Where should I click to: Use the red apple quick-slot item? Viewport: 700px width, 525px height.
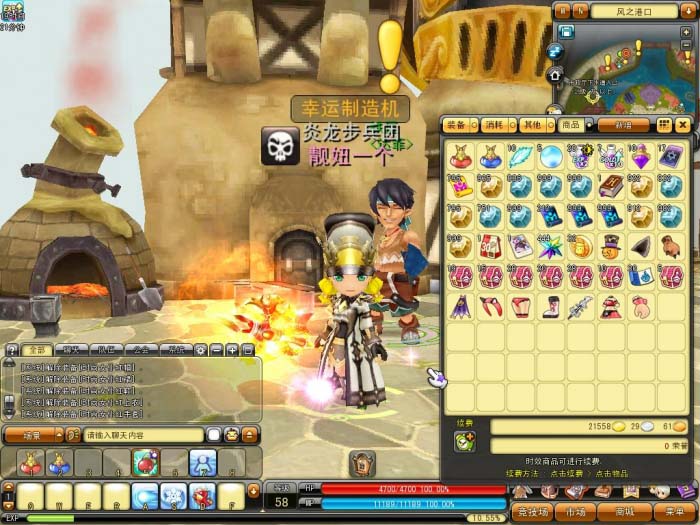(x=145, y=462)
